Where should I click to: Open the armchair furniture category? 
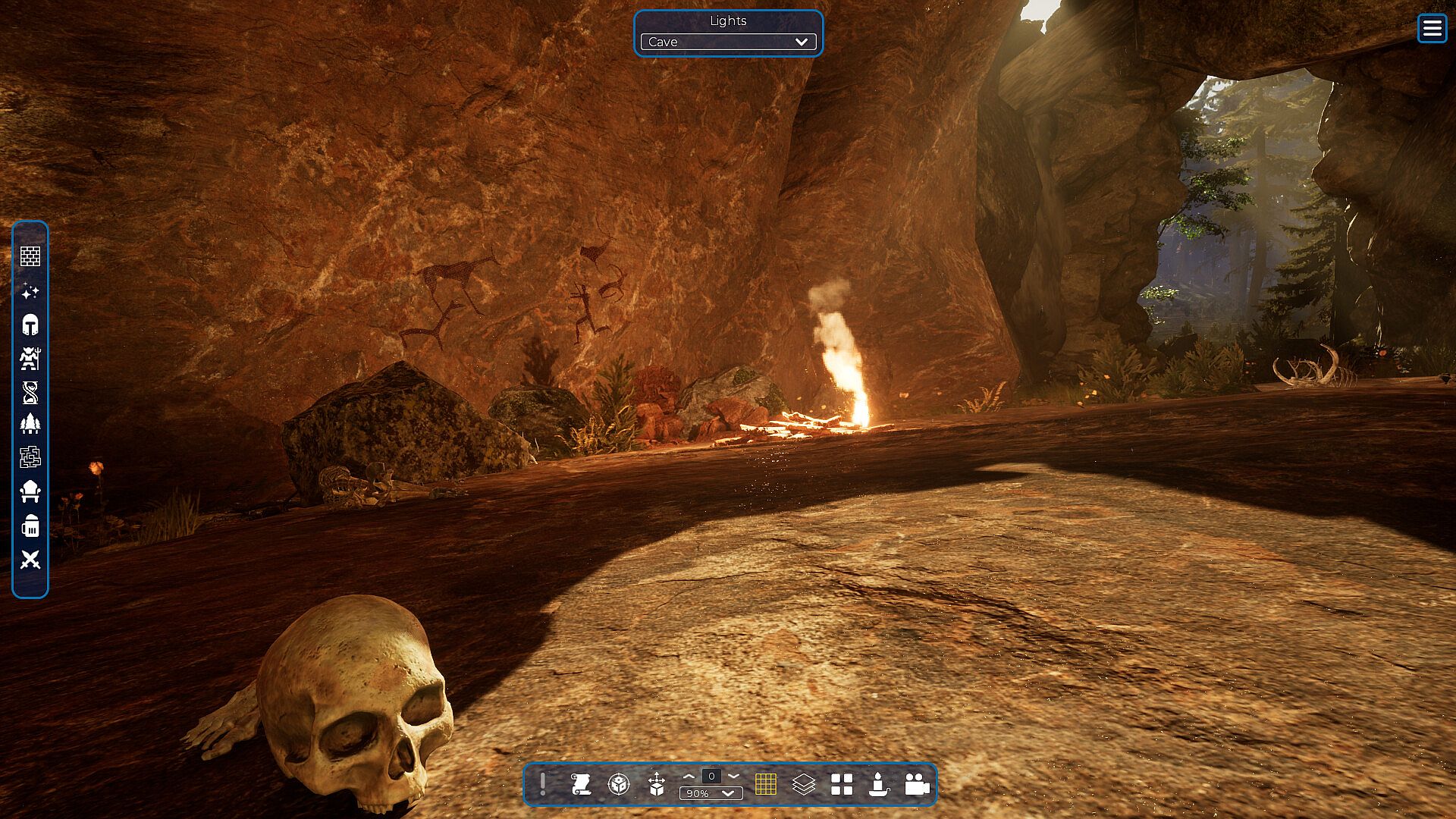[30, 491]
